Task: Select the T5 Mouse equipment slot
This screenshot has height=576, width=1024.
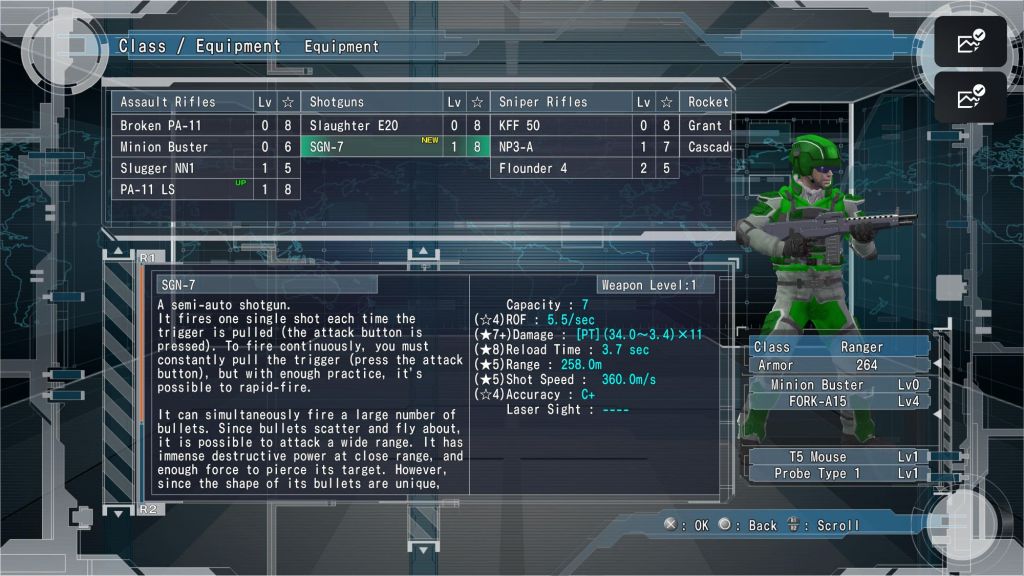Action: tap(840, 457)
